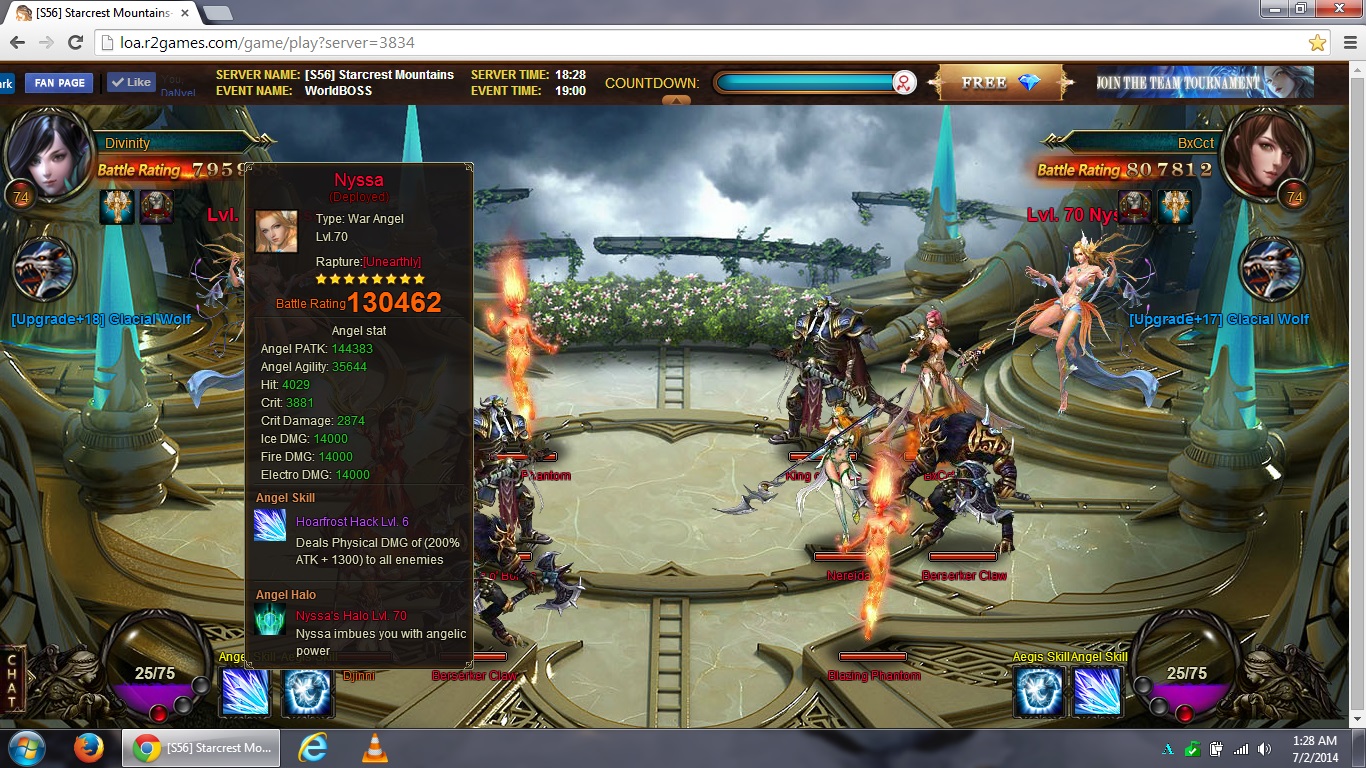Bookmark this page with the star
Screen dimensions: 1366x768
tap(1317, 42)
